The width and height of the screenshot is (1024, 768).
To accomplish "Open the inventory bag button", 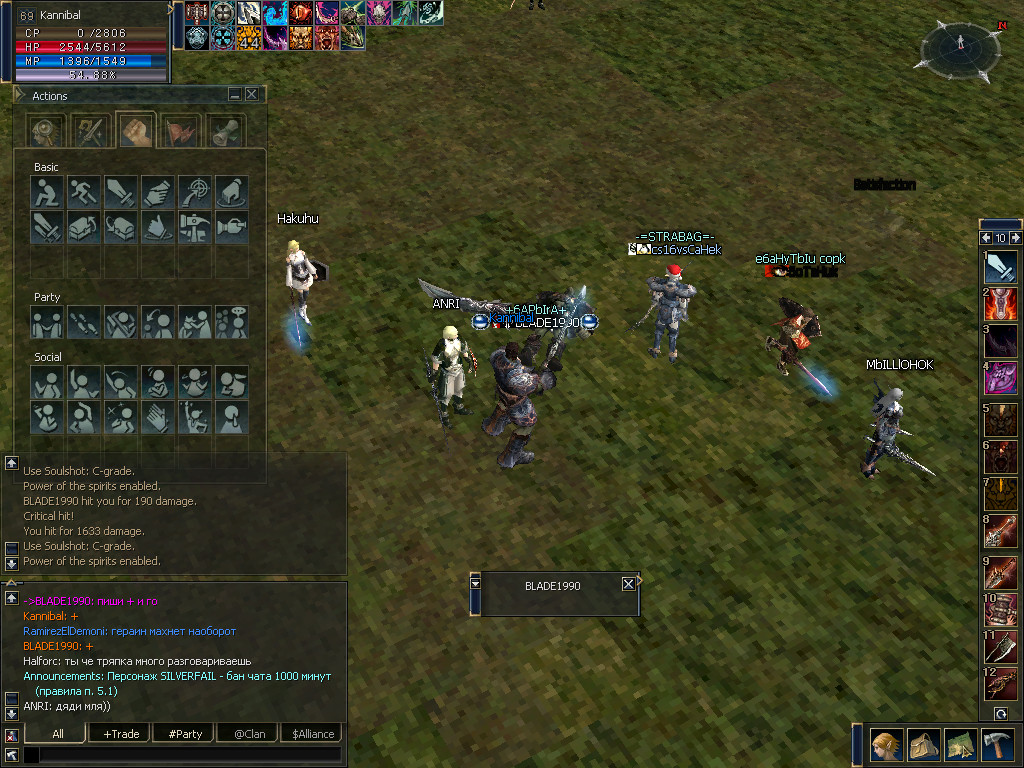I will click(924, 745).
